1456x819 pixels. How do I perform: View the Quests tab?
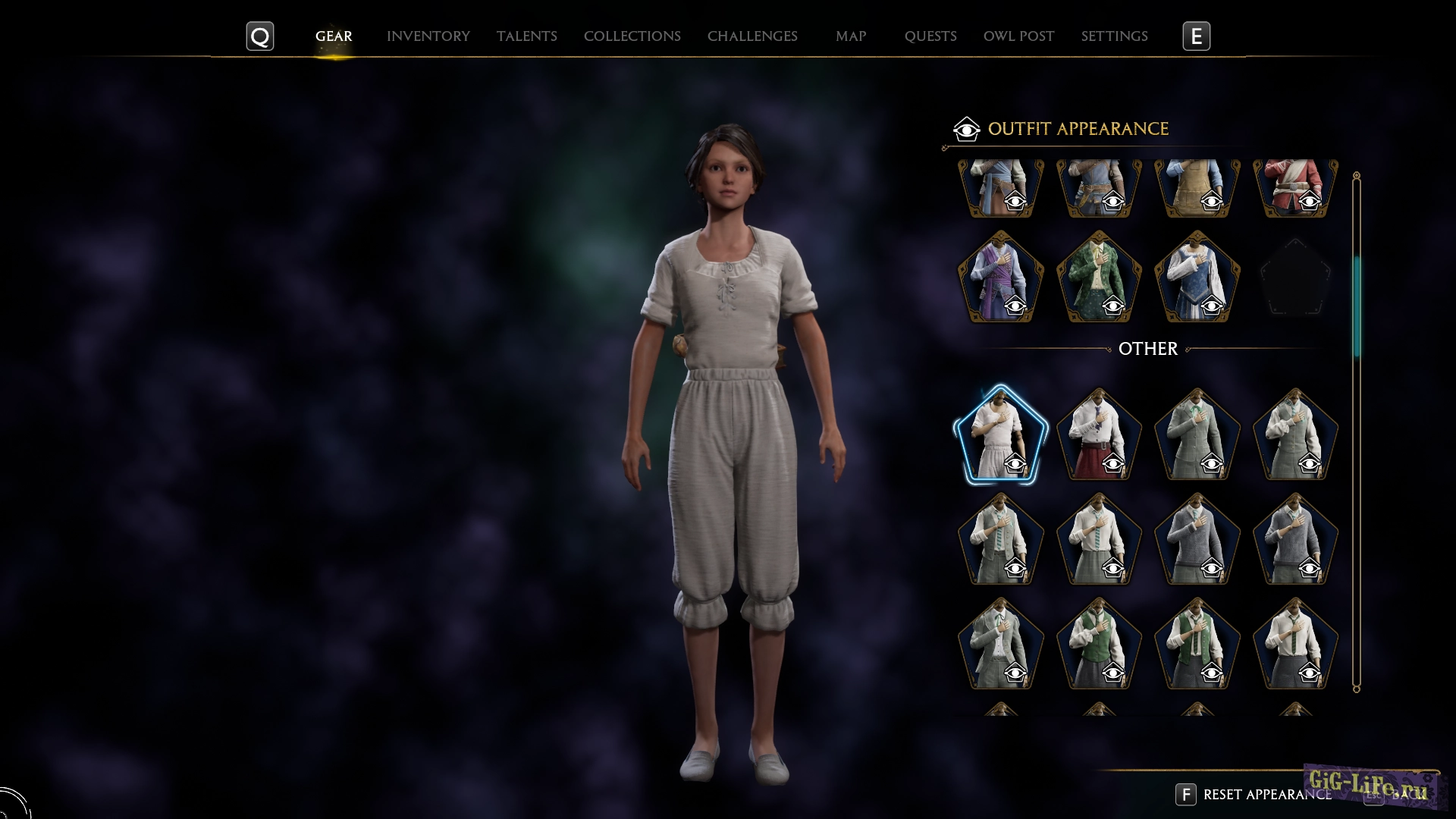tap(930, 36)
